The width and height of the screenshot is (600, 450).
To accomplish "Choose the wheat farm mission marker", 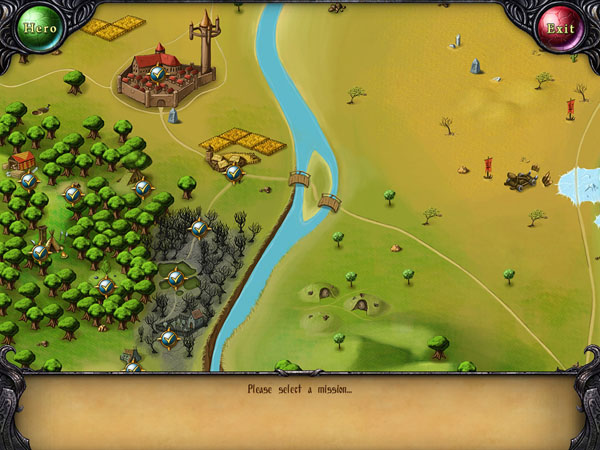I will tap(233, 173).
